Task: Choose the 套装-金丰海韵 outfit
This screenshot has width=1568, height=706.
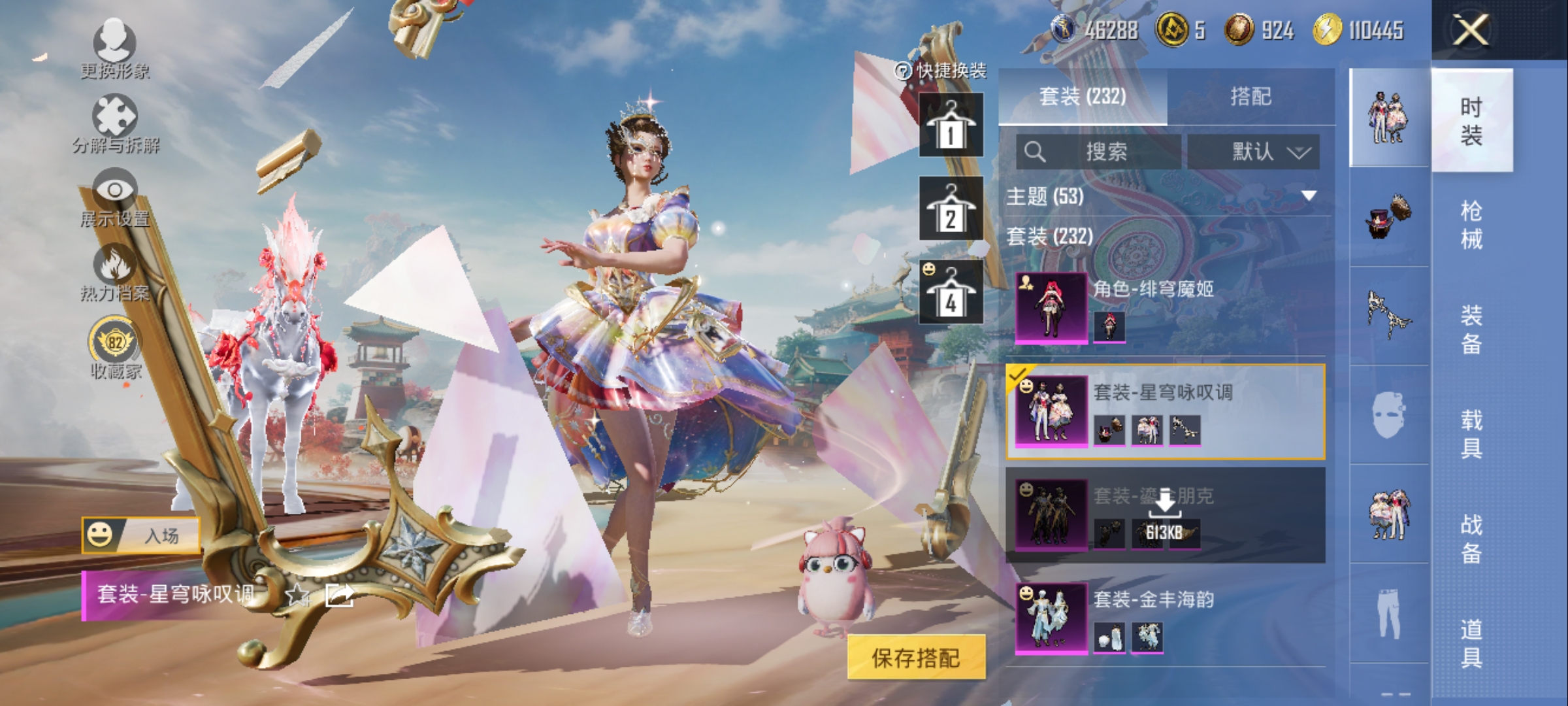Action: tap(1166, 618)
